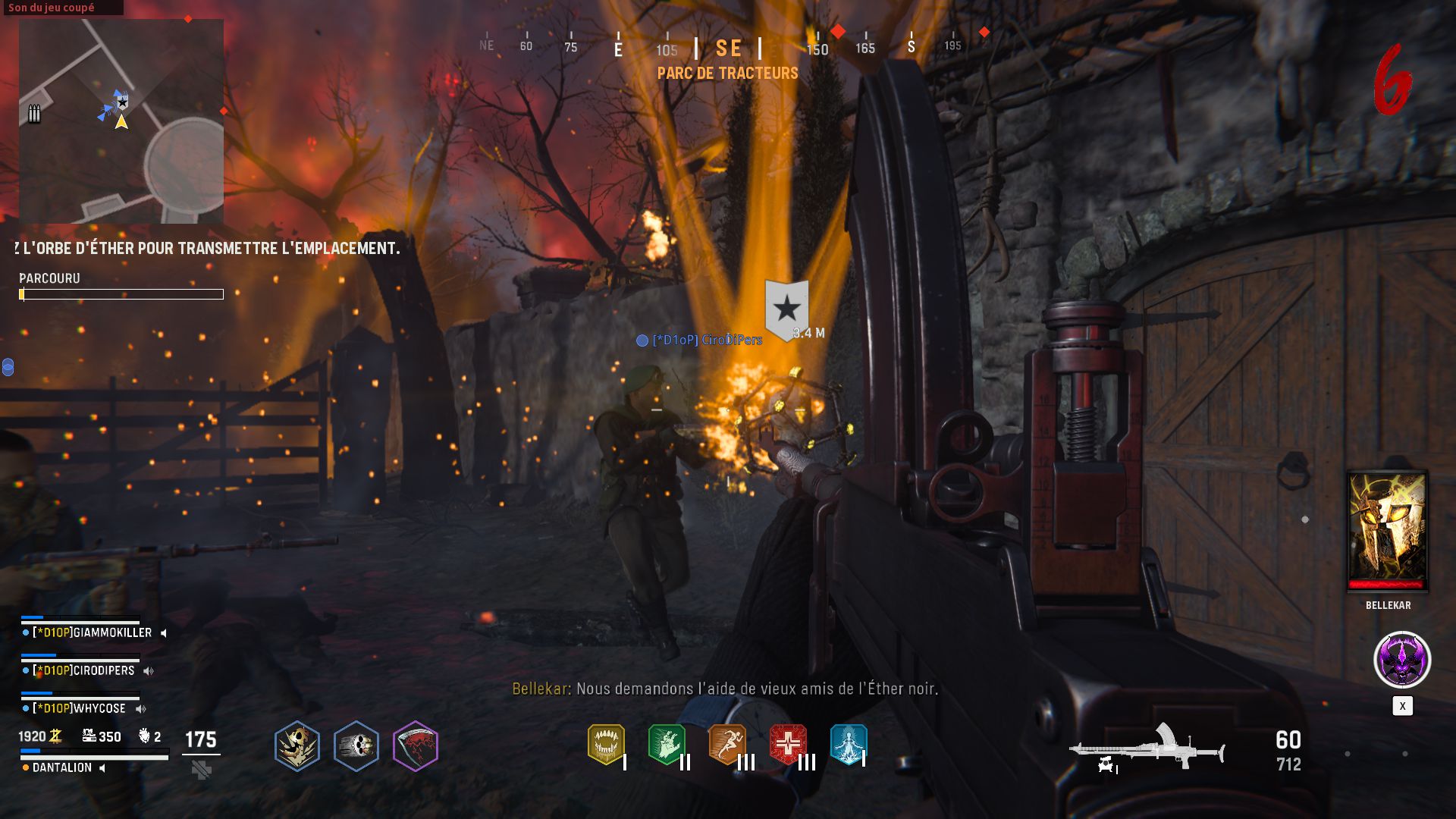Click the PARC DE TRACTEURS location label
This screenshot has width=1456, height=819.
pyautogui.click(x=727, y=73)
